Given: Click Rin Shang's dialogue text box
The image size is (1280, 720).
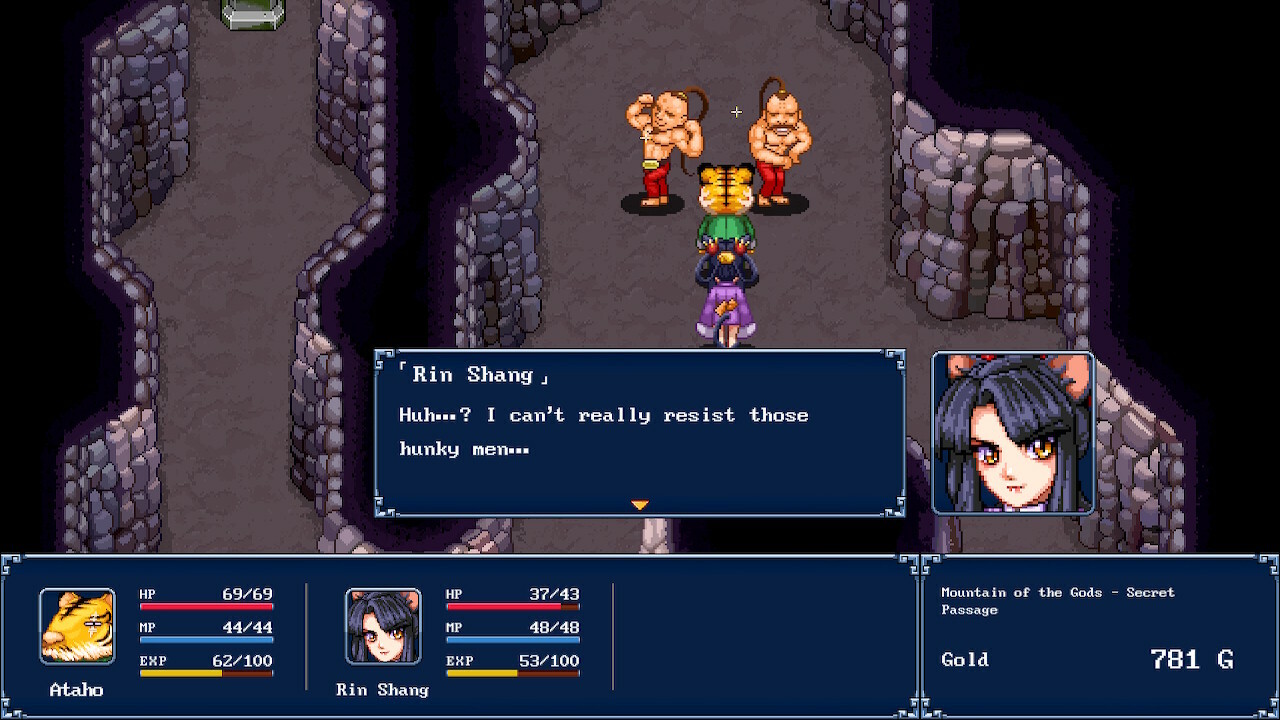Looking at the screenshot, I should 640,432.
